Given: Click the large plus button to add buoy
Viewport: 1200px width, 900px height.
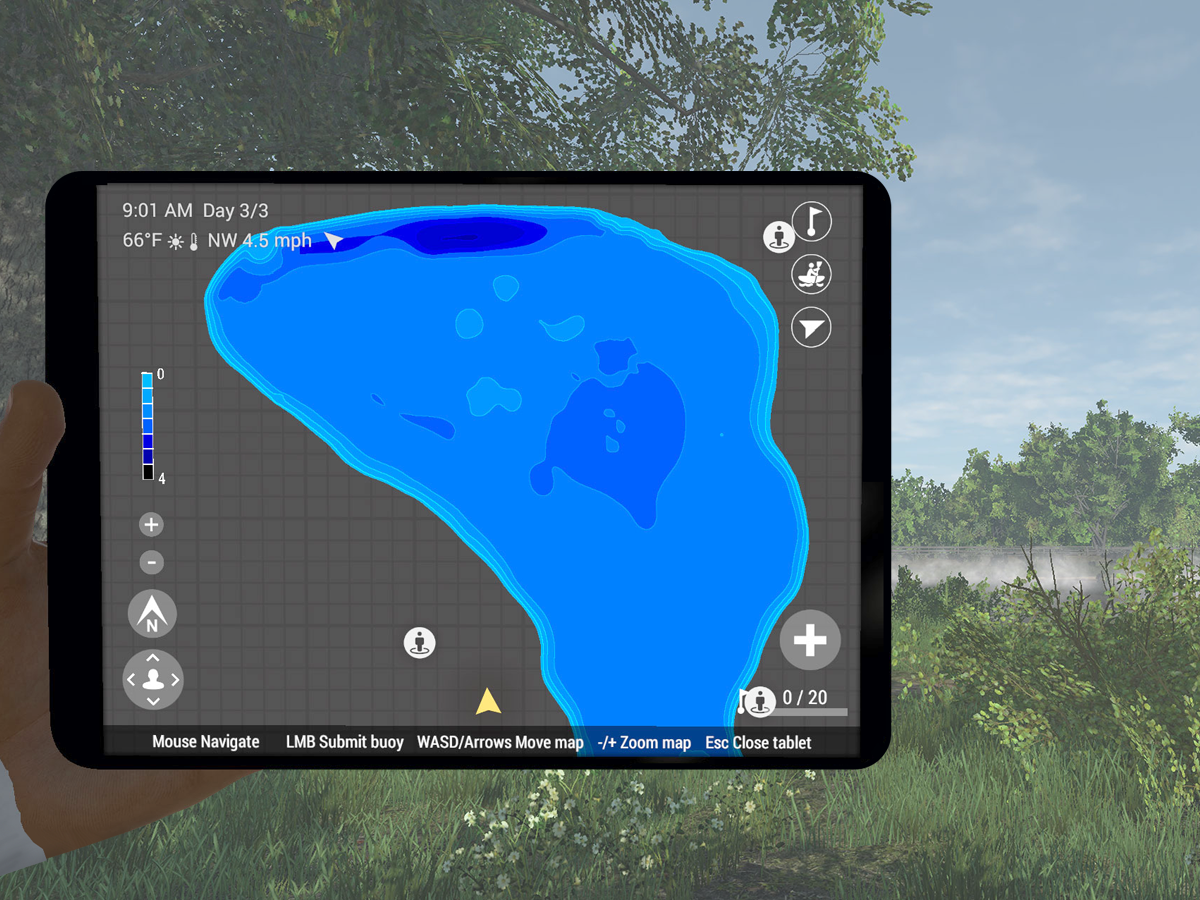Looking at the screenshot, I should pyautogui.click(x=810, y=640).
